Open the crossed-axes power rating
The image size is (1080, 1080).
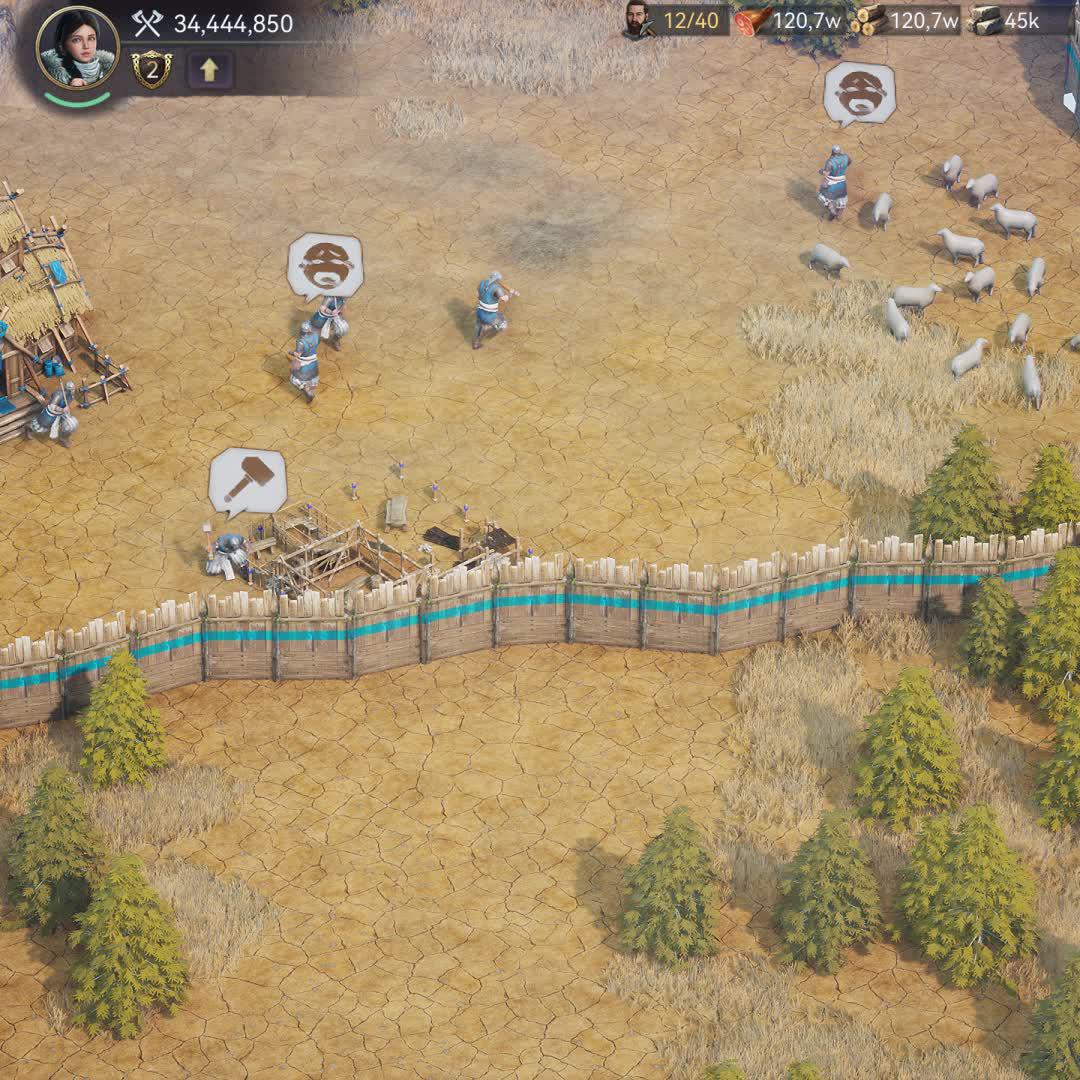point(214,23)
